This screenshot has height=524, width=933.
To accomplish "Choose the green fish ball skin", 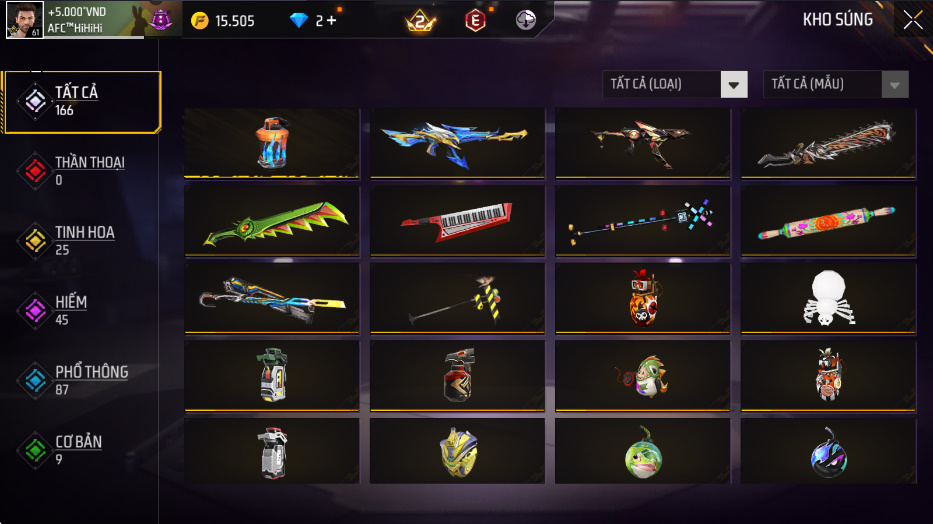I will tap(642, 451).
